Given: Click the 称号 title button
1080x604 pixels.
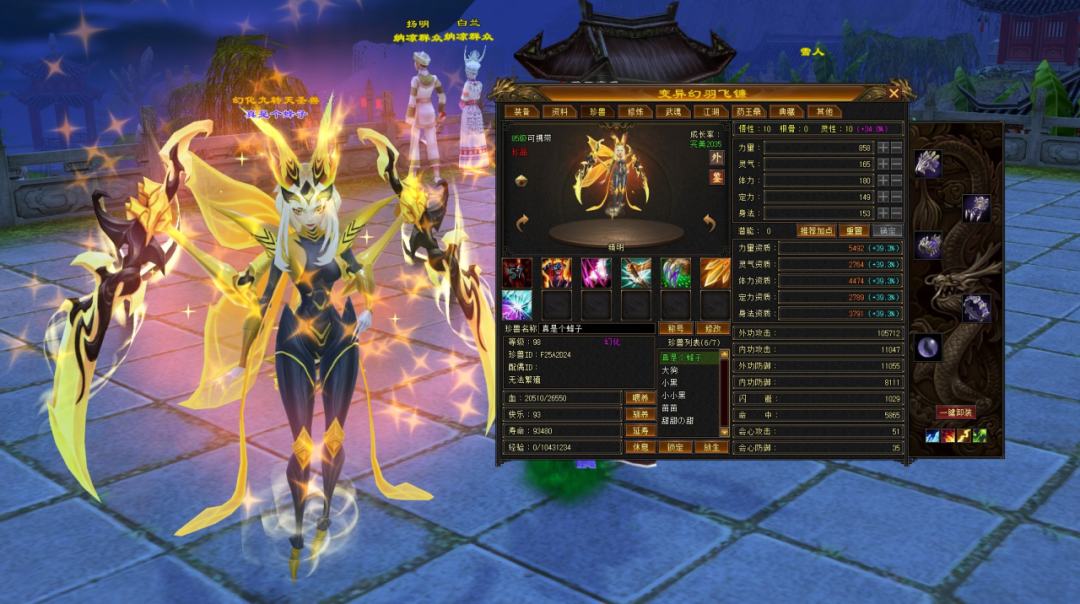Looking at the screenshot, I should click(677, 328).
